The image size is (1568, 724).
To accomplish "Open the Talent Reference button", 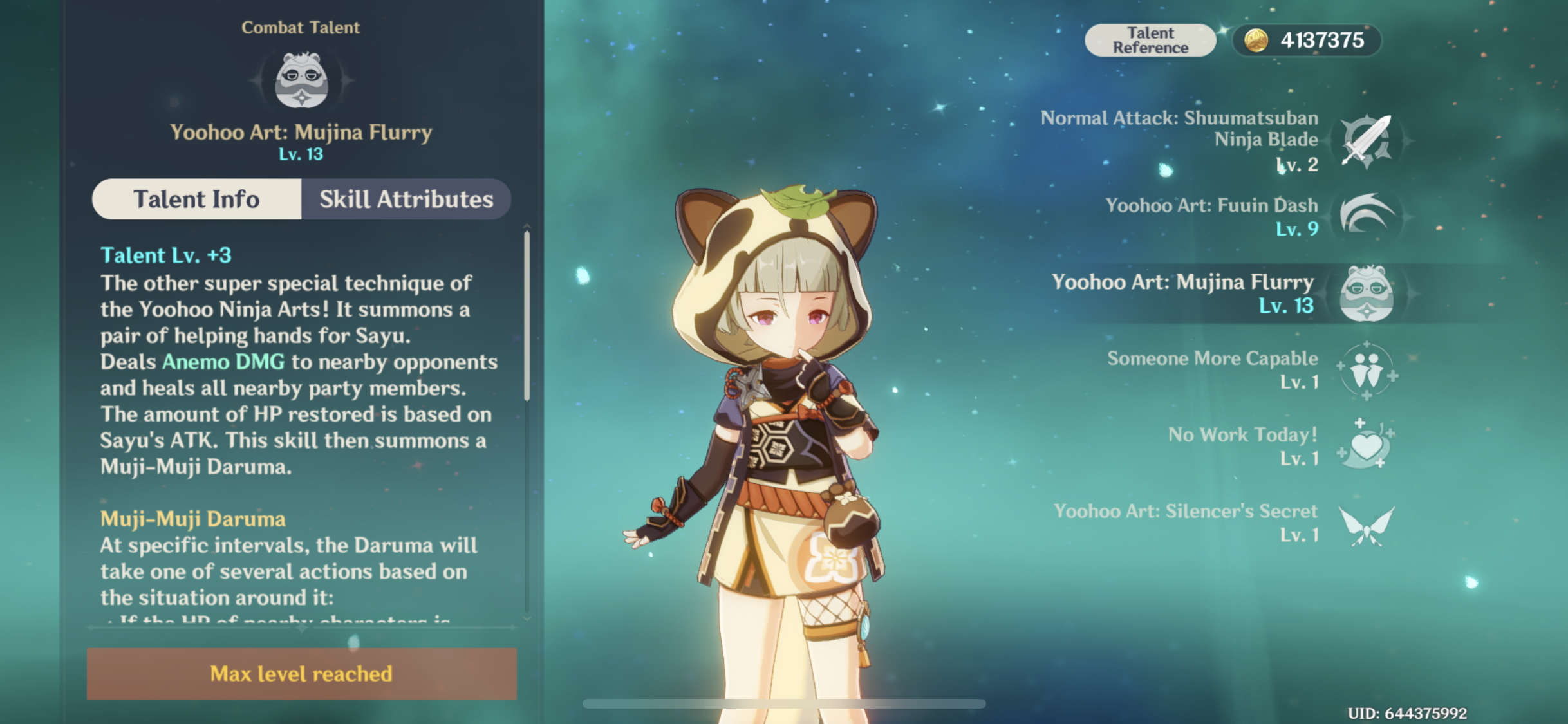I will [x=1150, y=41].
